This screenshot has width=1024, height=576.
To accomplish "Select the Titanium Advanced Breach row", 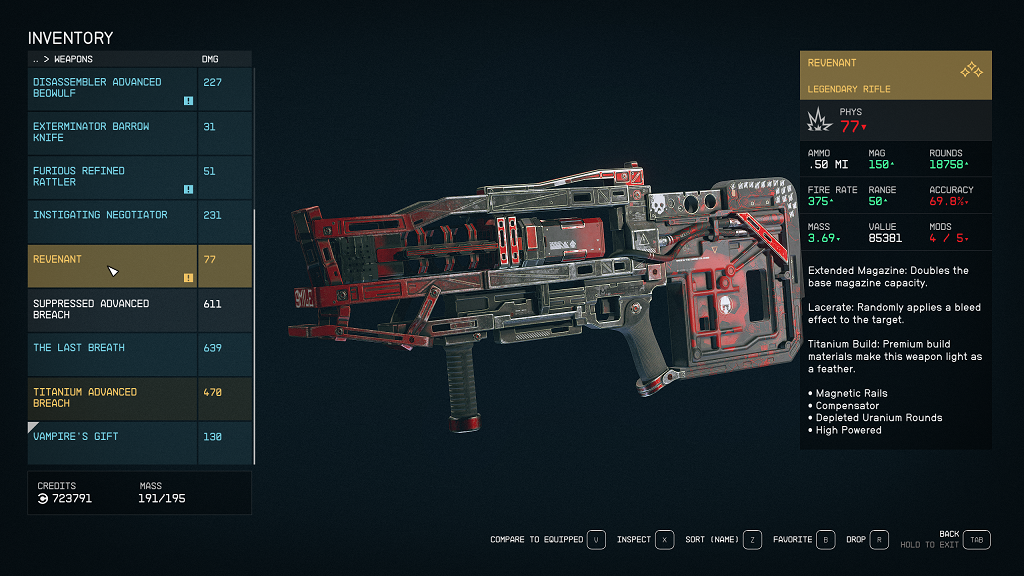I will 113,397.
